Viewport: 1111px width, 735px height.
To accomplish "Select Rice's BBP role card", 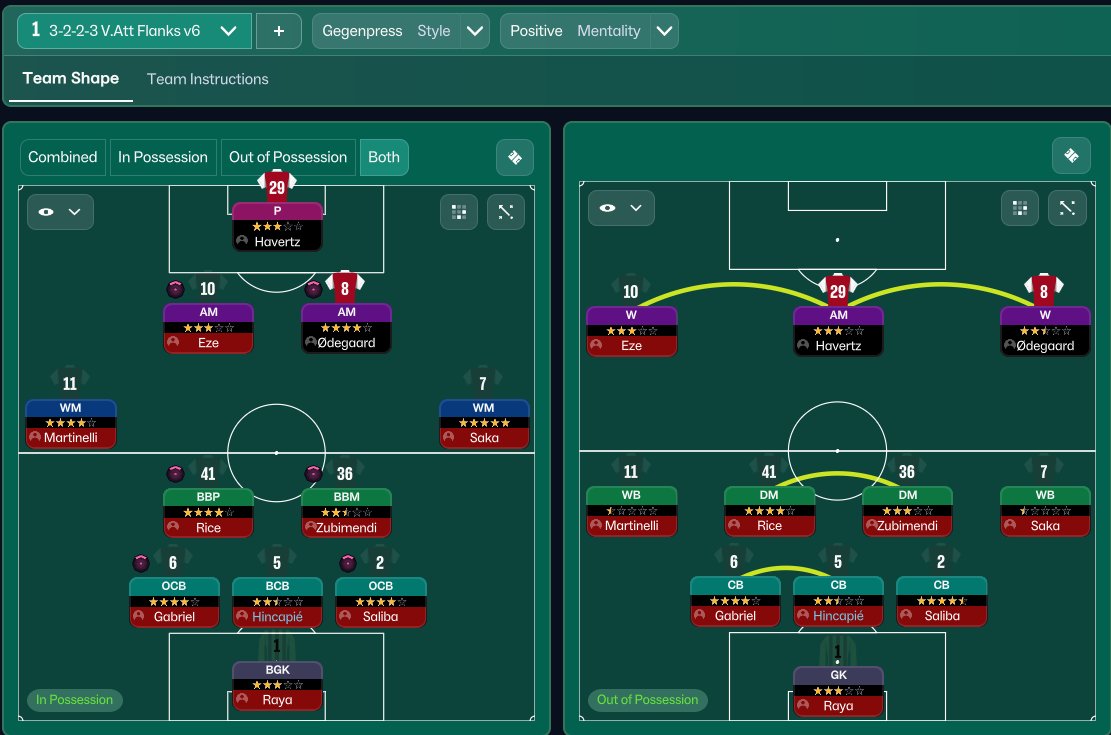I will click(208, 512).
